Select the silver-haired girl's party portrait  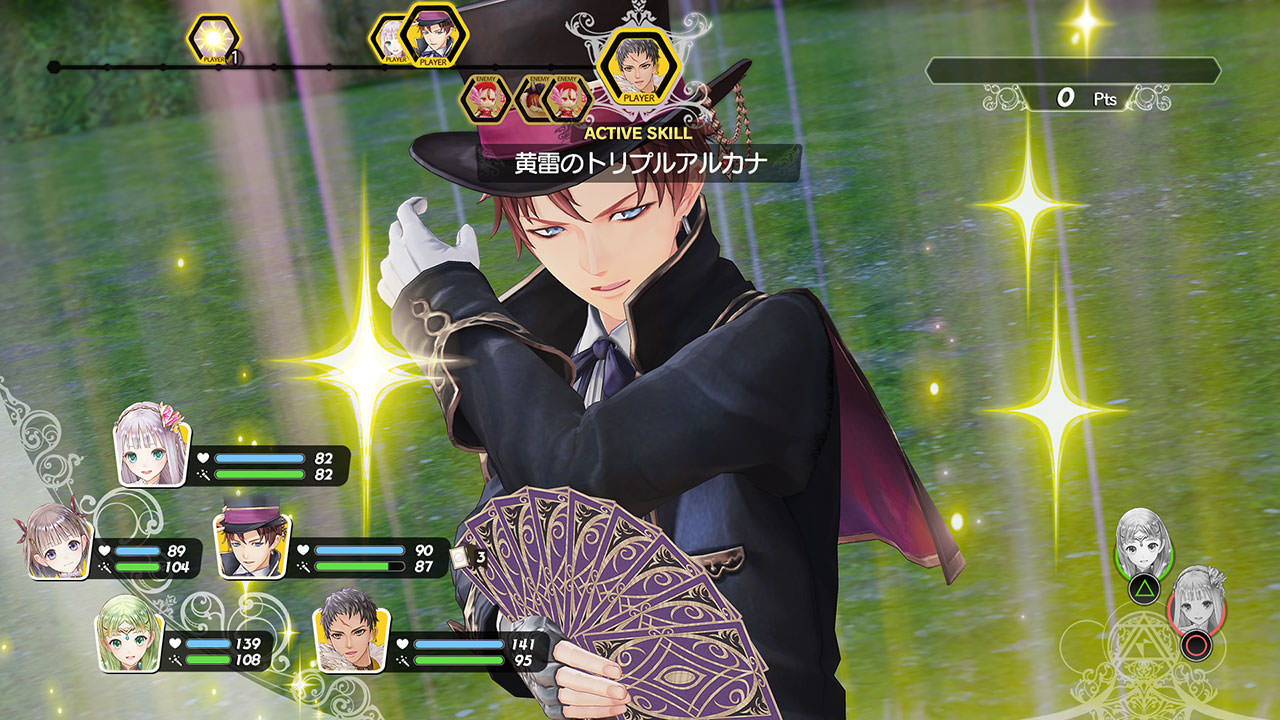coord(154,444)
